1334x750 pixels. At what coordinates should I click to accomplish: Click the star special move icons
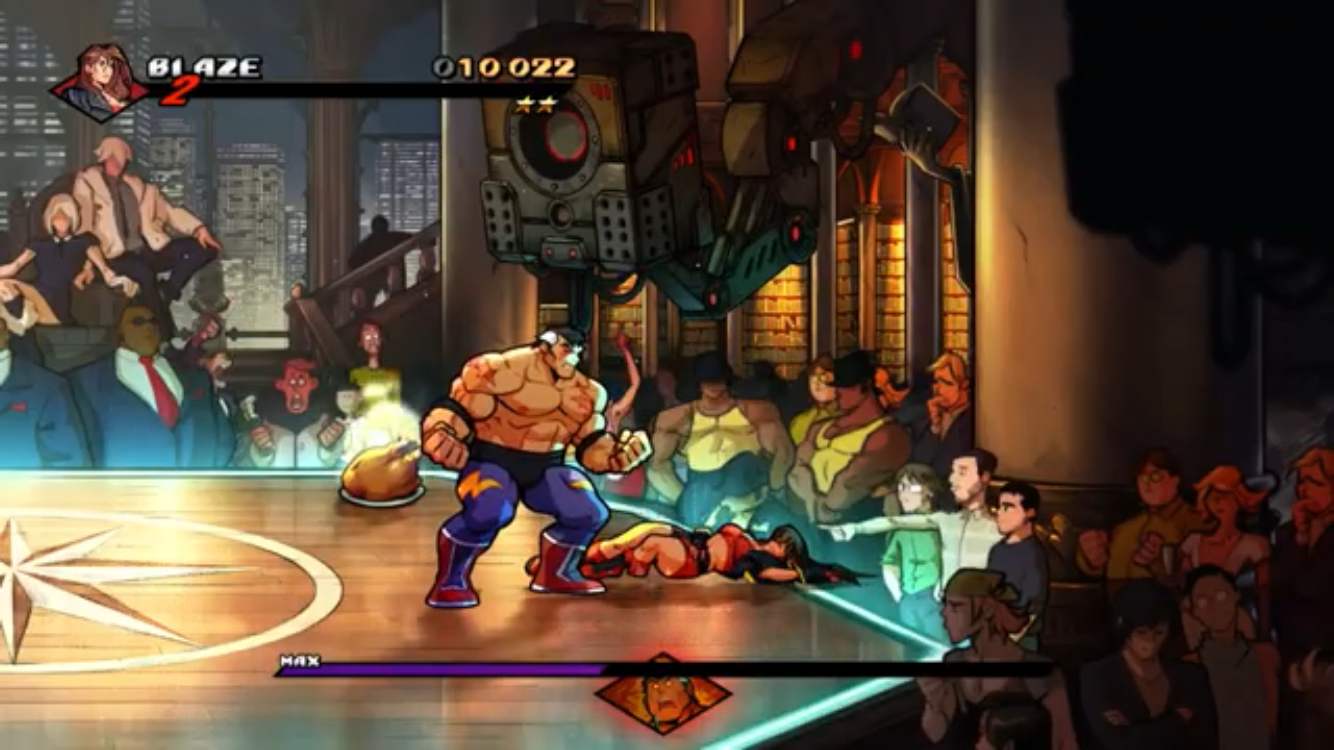(x=535, y=104)
